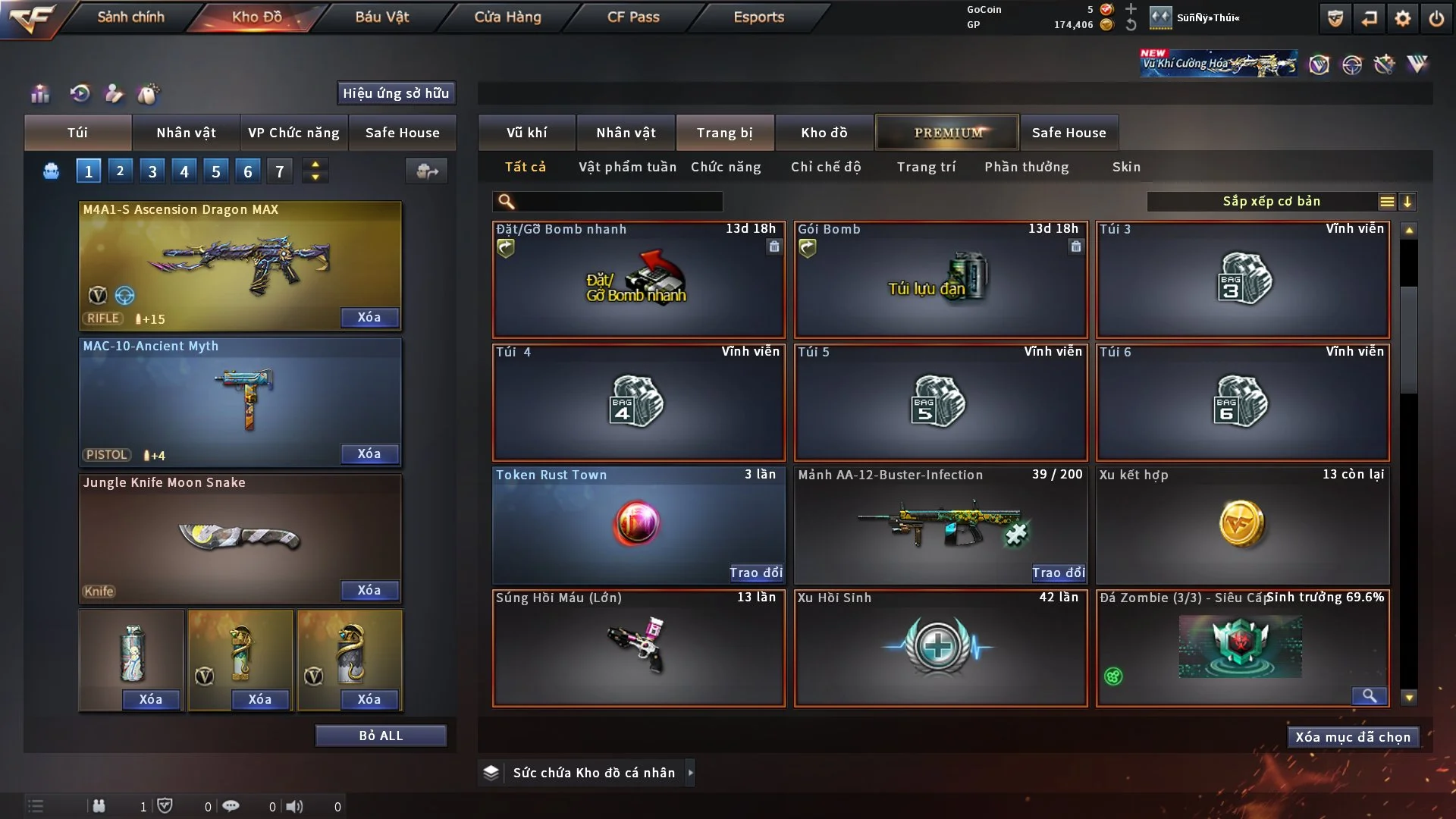Image resolution: width=1456 pixels, height=819 pixels.
Task: Select the Đặt/Gỡ Bomb nhanh item
Action: (639, 280)
